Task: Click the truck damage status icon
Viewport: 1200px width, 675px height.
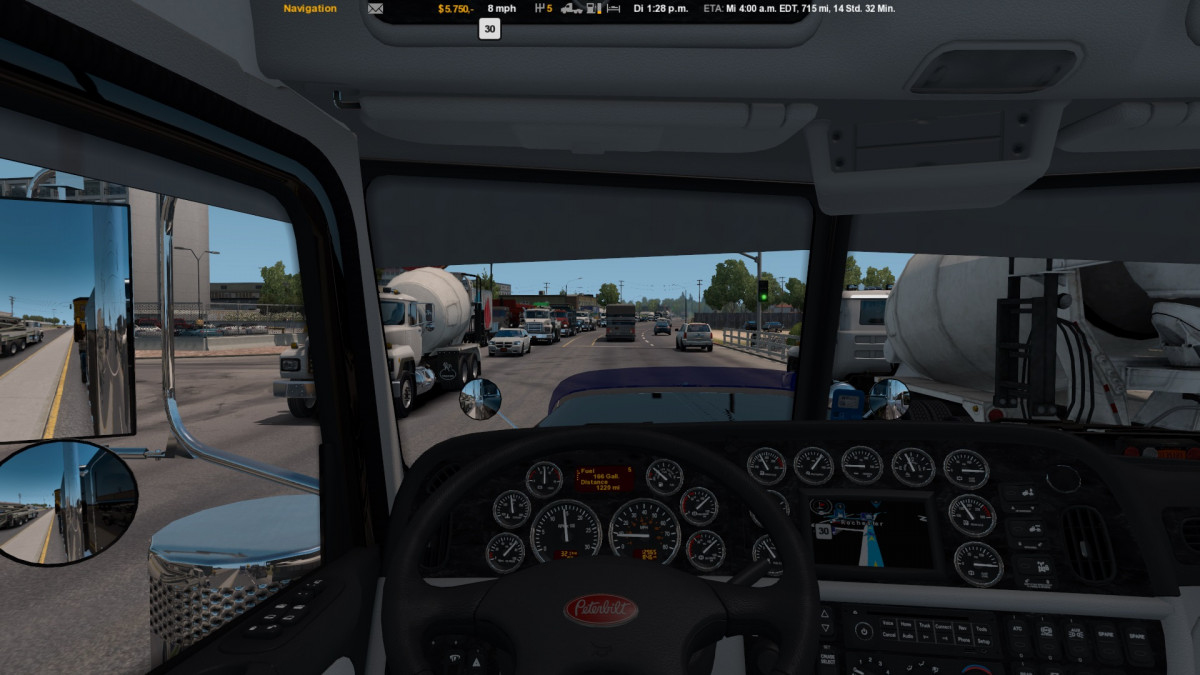Action: [x=571, y=9]
